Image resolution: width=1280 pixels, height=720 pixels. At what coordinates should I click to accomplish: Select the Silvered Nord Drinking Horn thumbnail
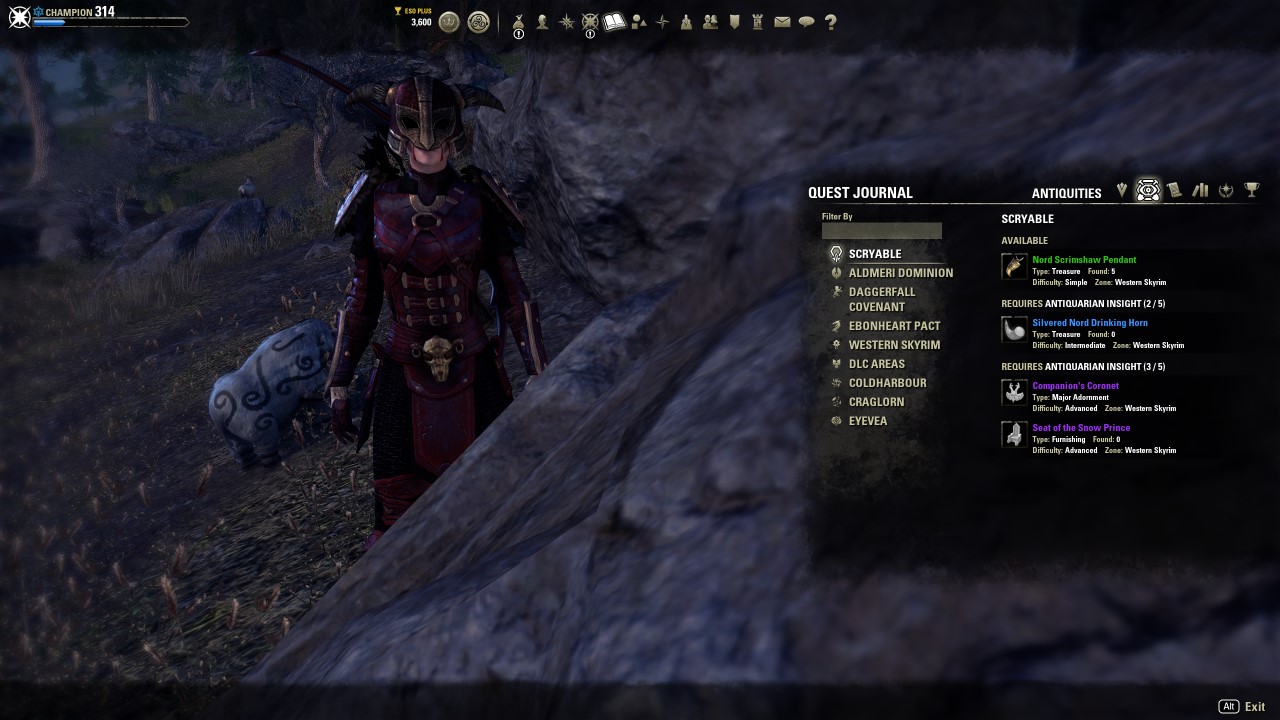click(1013, 329)
